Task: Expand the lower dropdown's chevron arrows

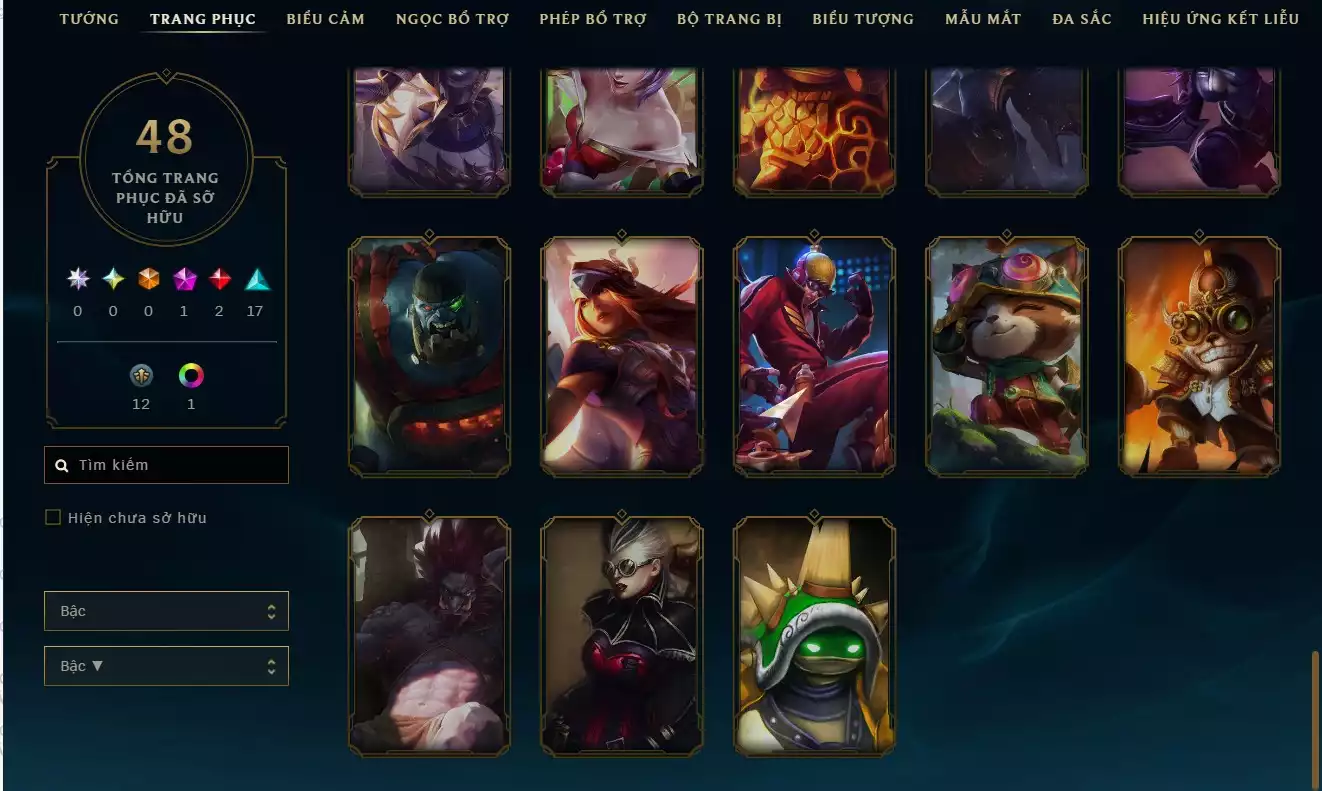Action: 272,665
